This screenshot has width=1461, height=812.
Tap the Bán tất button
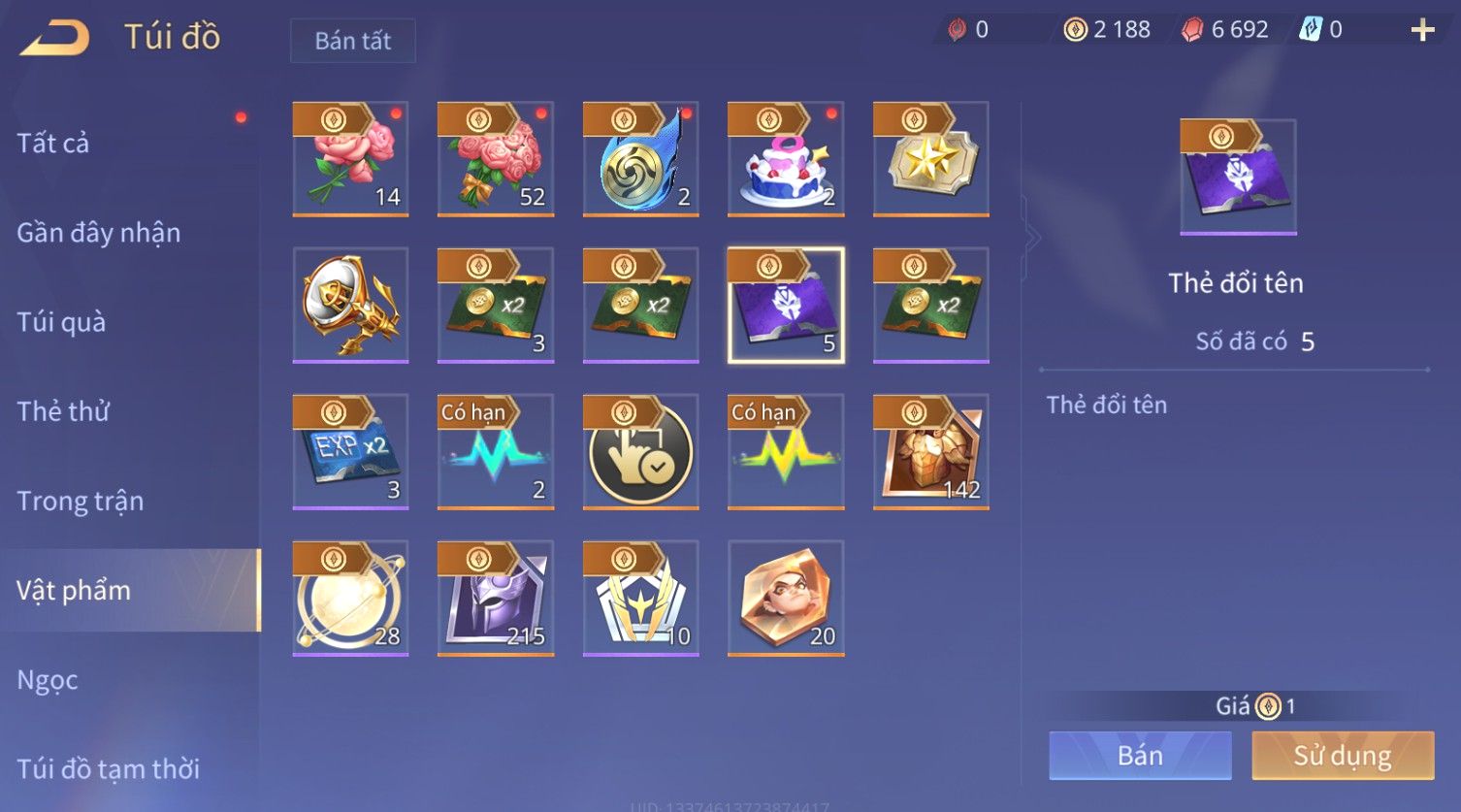352,41
